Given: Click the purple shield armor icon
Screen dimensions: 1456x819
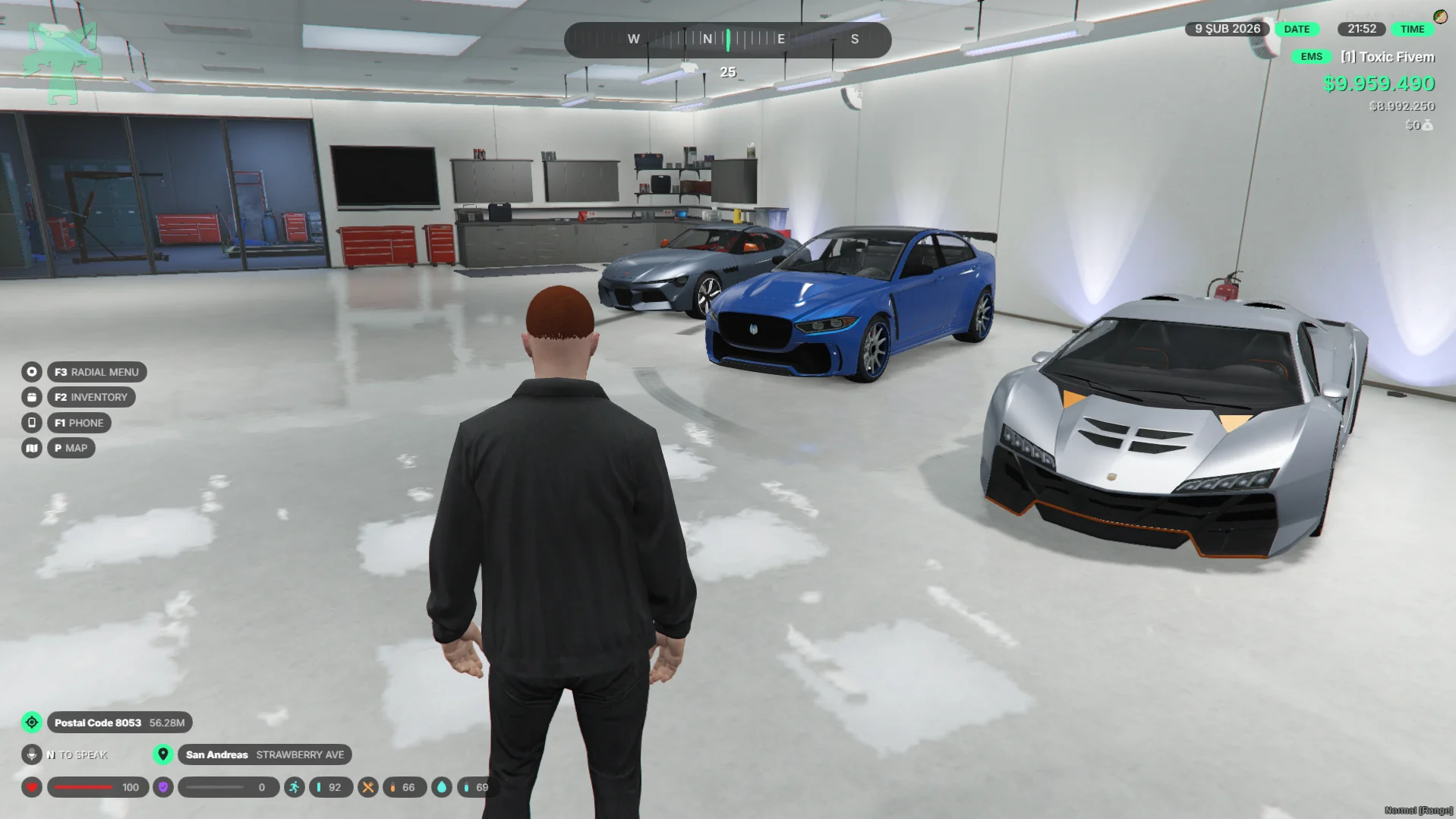Looking at the screenshot, I should tap(163, 787).
